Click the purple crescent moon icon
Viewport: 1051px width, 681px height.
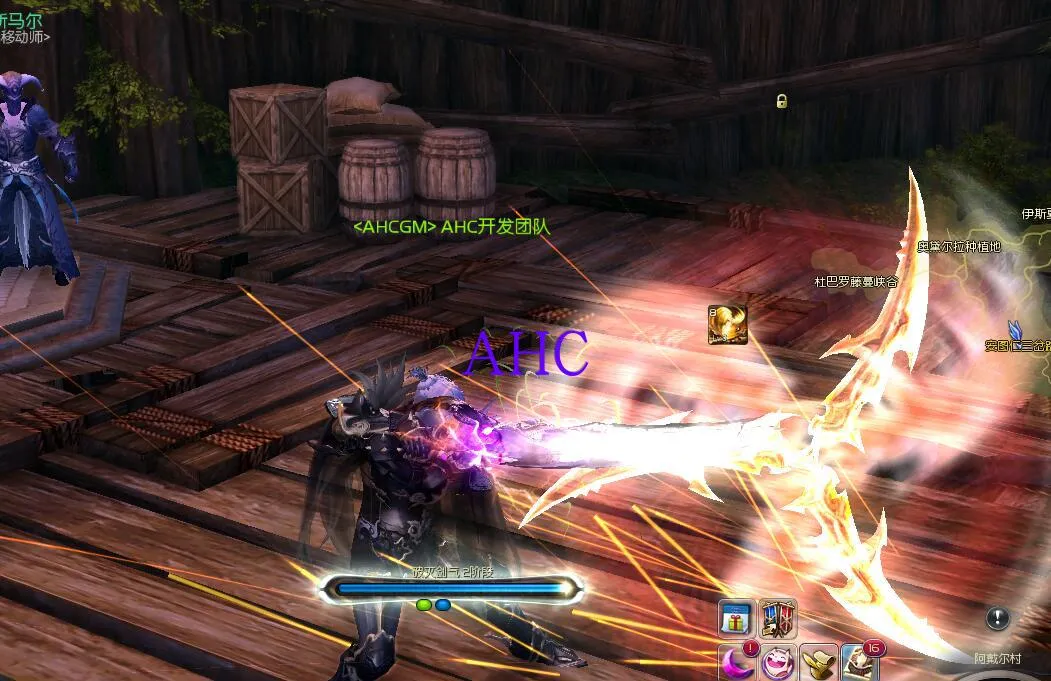(x=737, y=662)
